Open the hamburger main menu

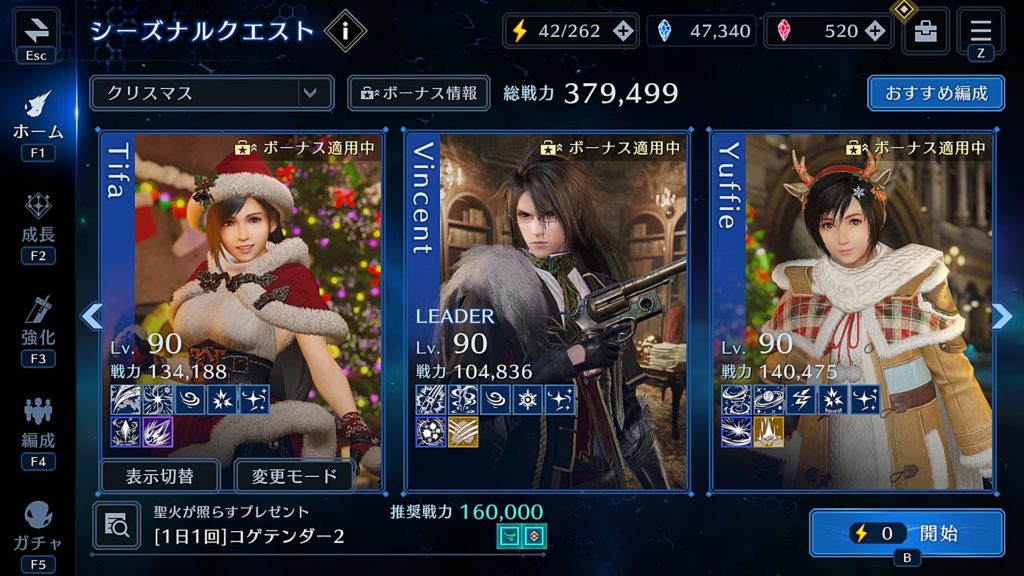click(980, 30)
